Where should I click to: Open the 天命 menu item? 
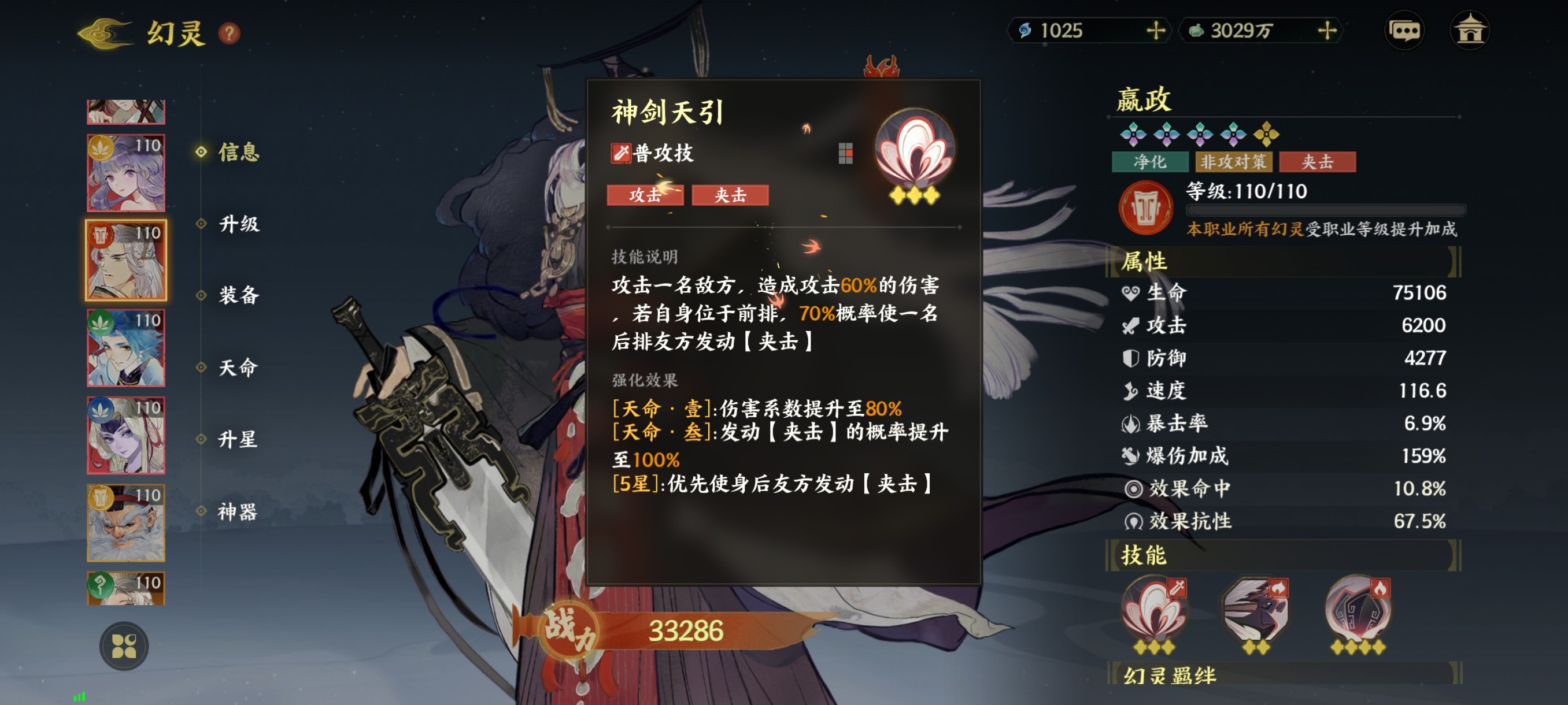[238, 368]
